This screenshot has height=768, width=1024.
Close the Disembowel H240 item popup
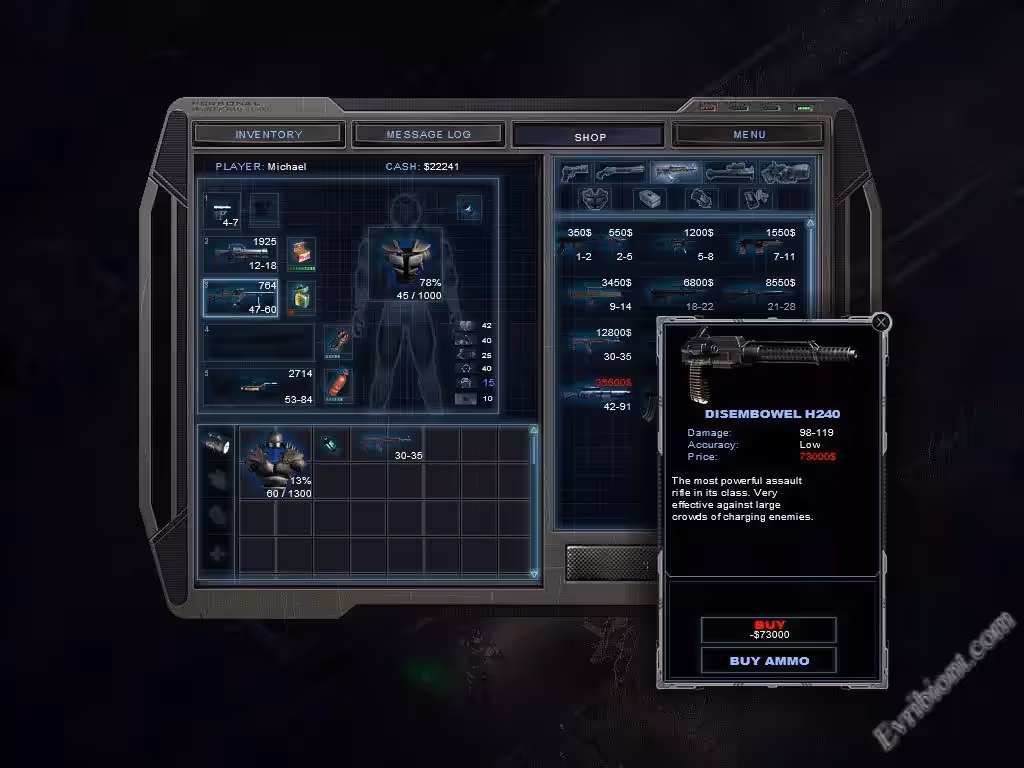(x=880, y=322)
